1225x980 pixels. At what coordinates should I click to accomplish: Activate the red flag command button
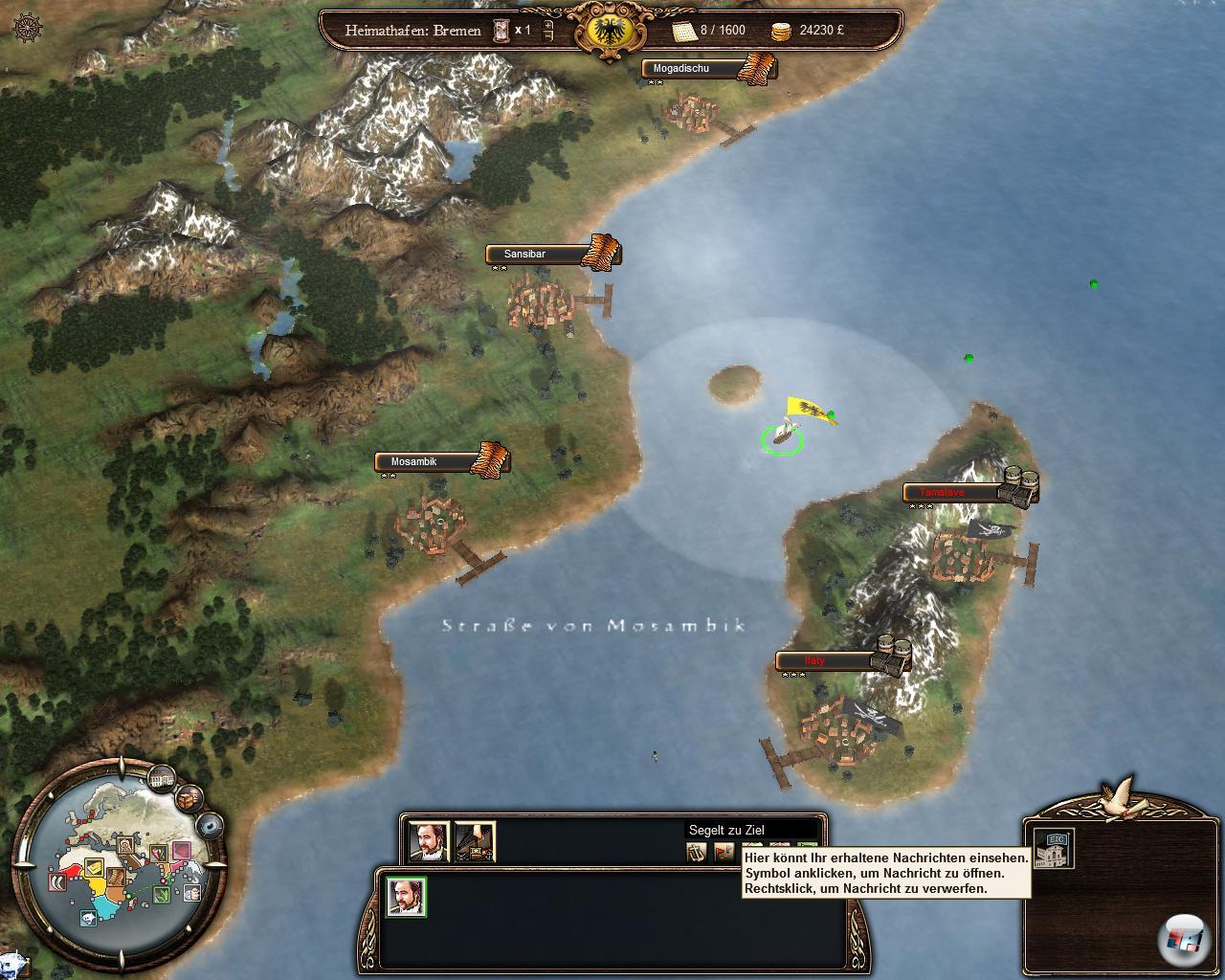point(724,851)
